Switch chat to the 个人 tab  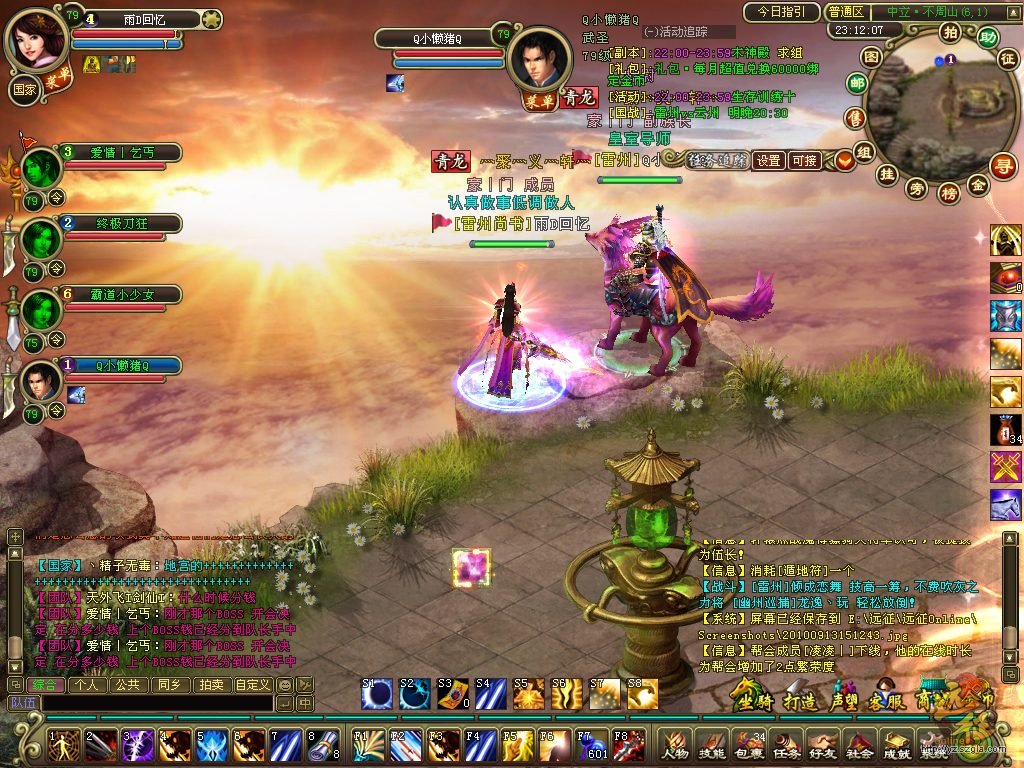point(87,685)
